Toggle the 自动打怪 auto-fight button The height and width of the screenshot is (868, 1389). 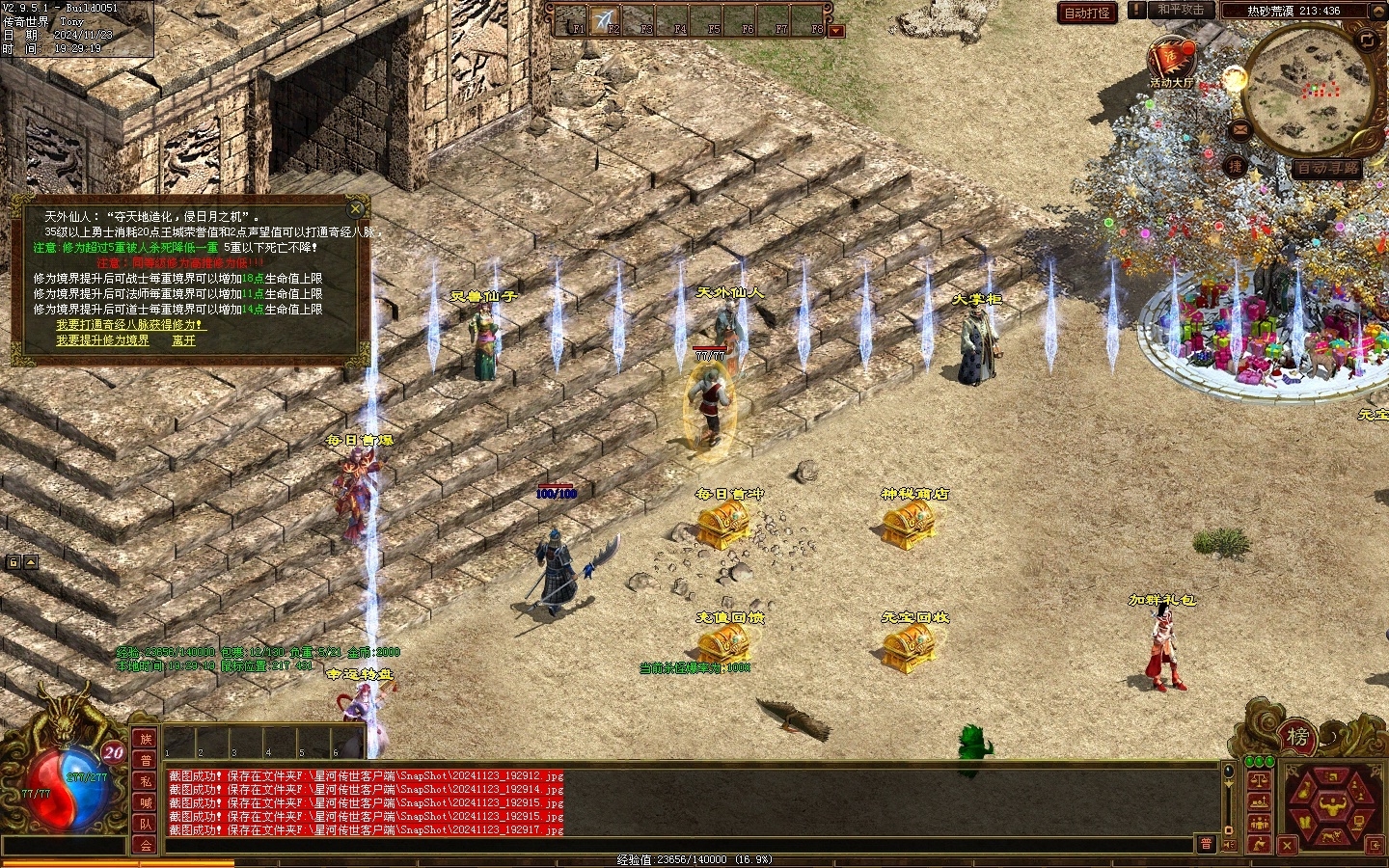click(1087, 13)
